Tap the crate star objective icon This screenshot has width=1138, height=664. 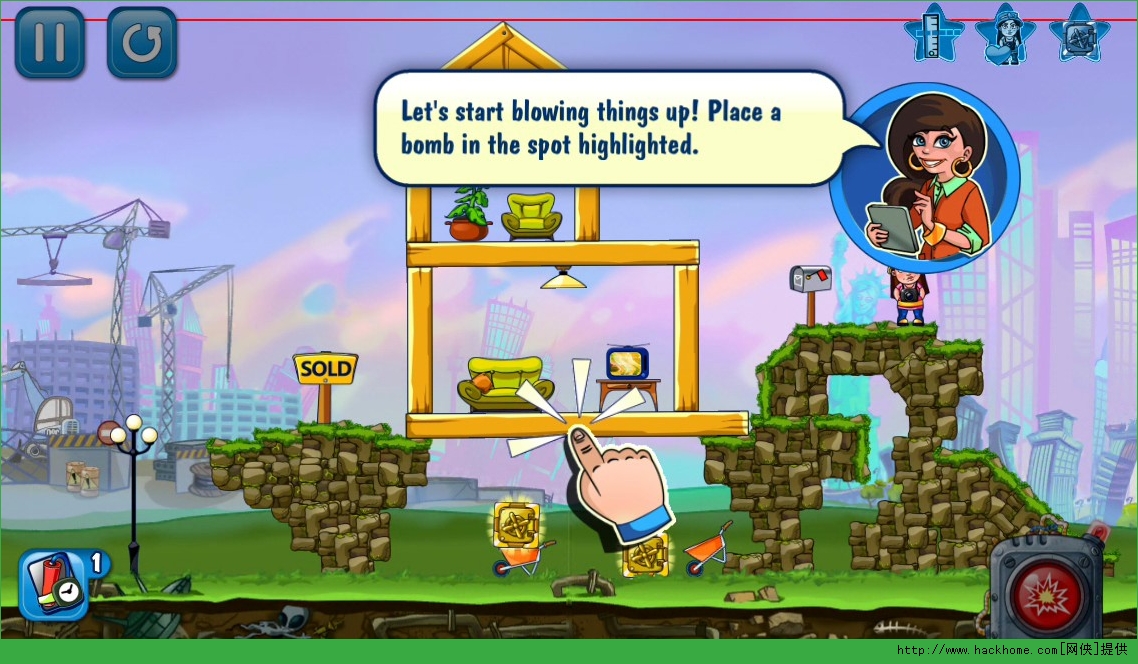[1079, 34]
